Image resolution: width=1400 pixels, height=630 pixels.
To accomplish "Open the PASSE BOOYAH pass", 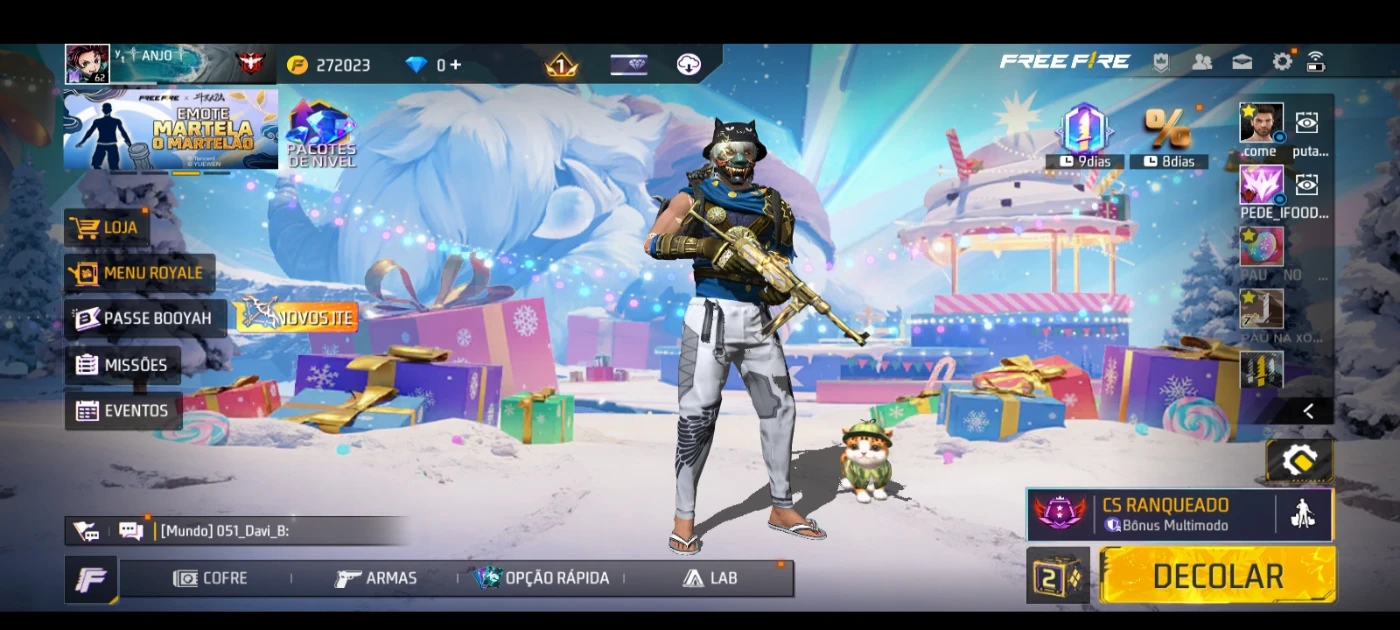I will pyautogui.click(x=145, y=318).
